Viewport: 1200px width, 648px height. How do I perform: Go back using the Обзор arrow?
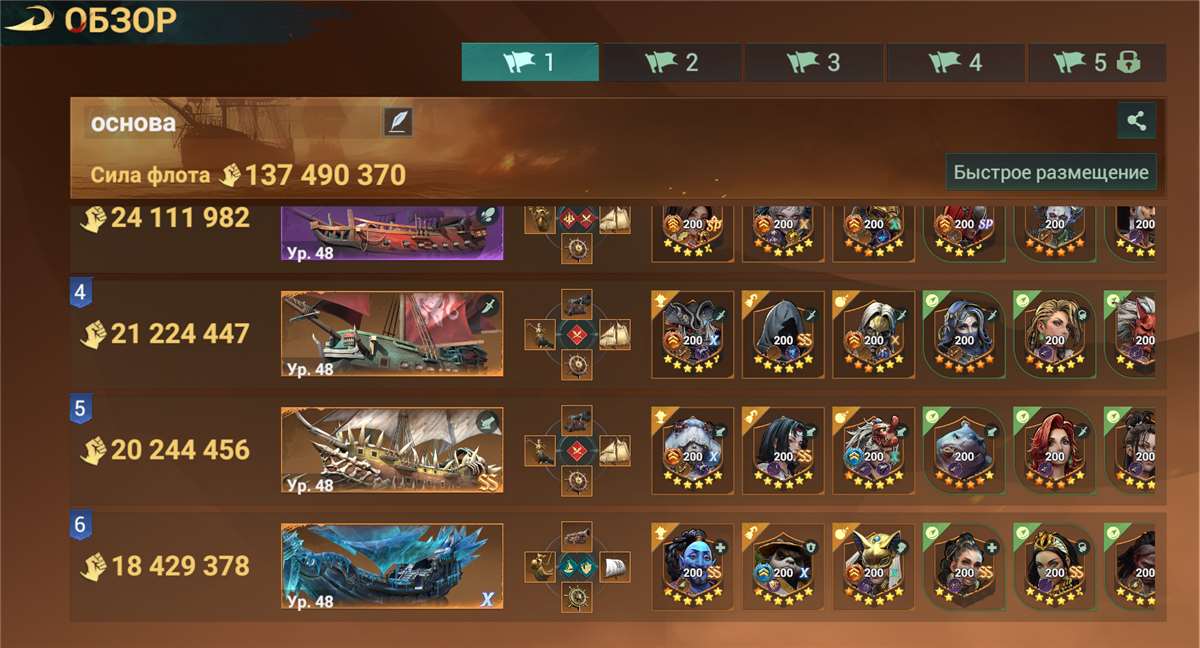(28, 20)
